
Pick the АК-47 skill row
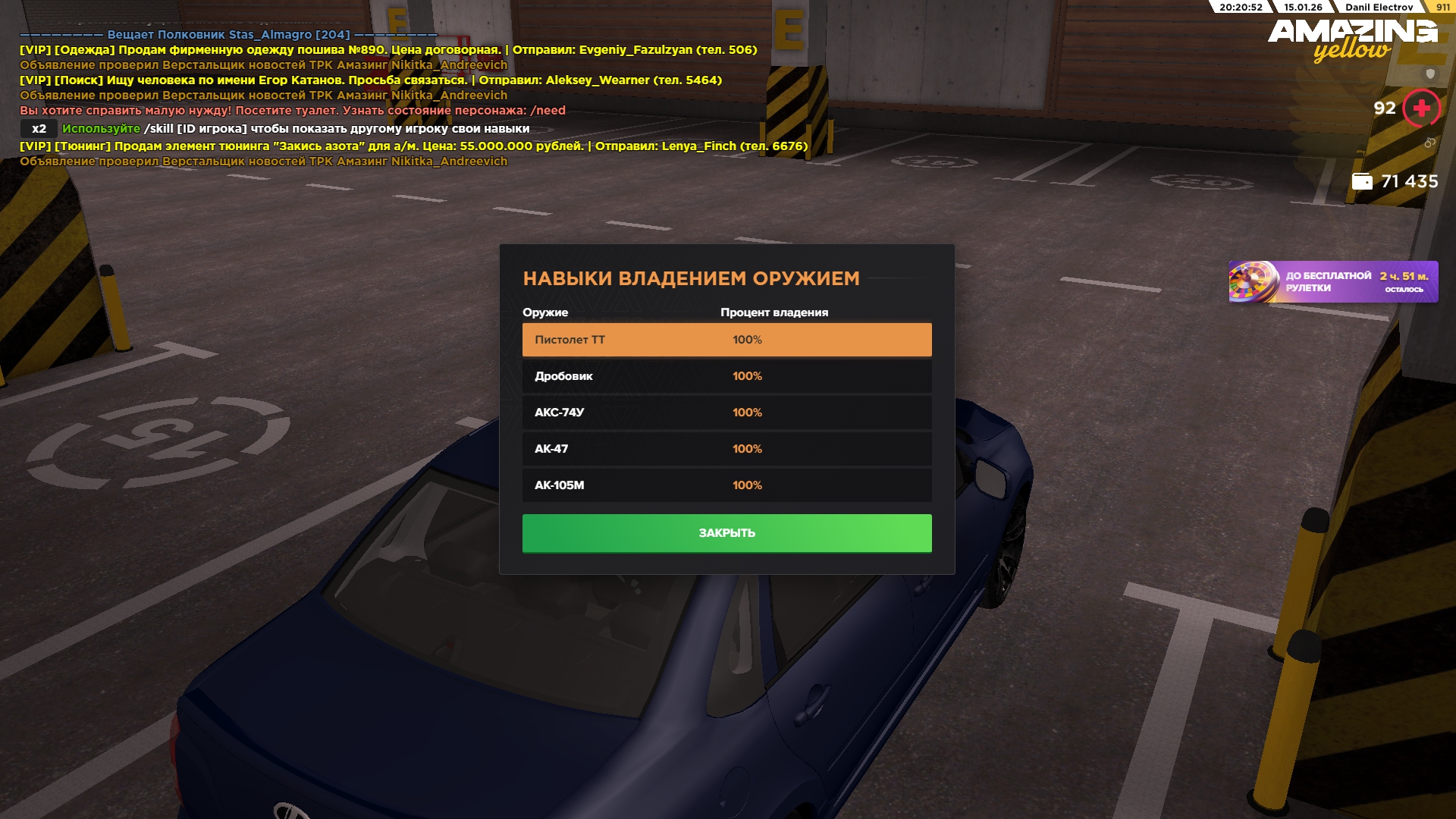[726, 449]
